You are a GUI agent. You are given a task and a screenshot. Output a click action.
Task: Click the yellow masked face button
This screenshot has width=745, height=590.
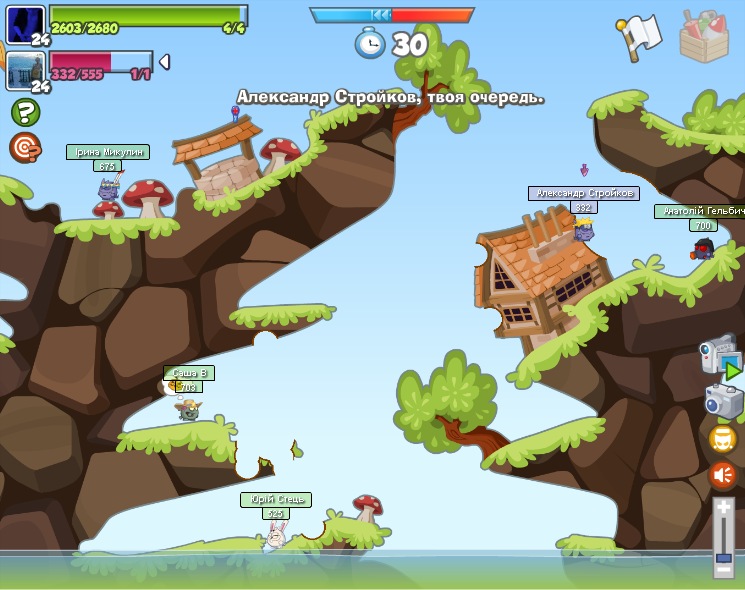(x=723, y=439)
